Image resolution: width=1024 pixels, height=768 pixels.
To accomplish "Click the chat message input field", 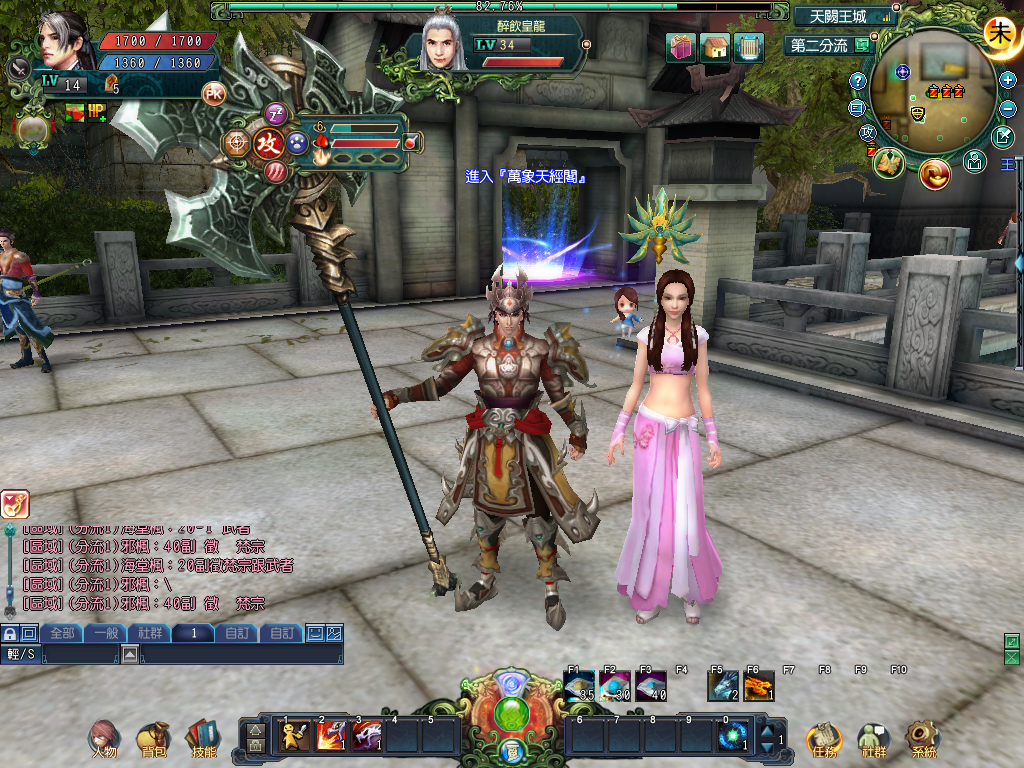I will point(240,654).
